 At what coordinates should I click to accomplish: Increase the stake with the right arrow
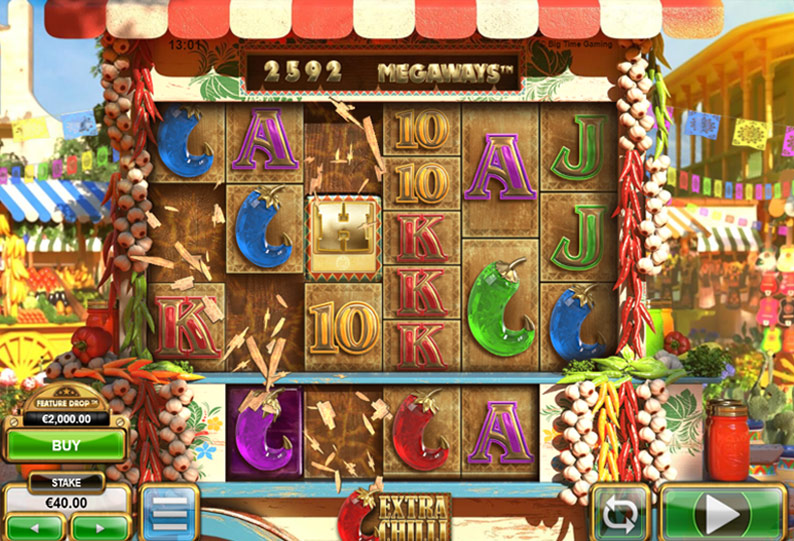(x=98, y=526)
